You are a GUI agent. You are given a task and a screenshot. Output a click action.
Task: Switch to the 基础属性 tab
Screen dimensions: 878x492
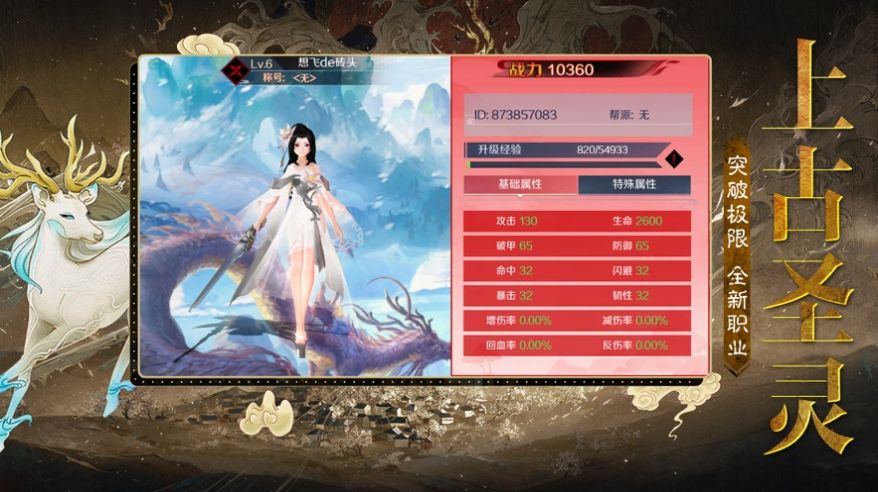(x=520, y=185)
